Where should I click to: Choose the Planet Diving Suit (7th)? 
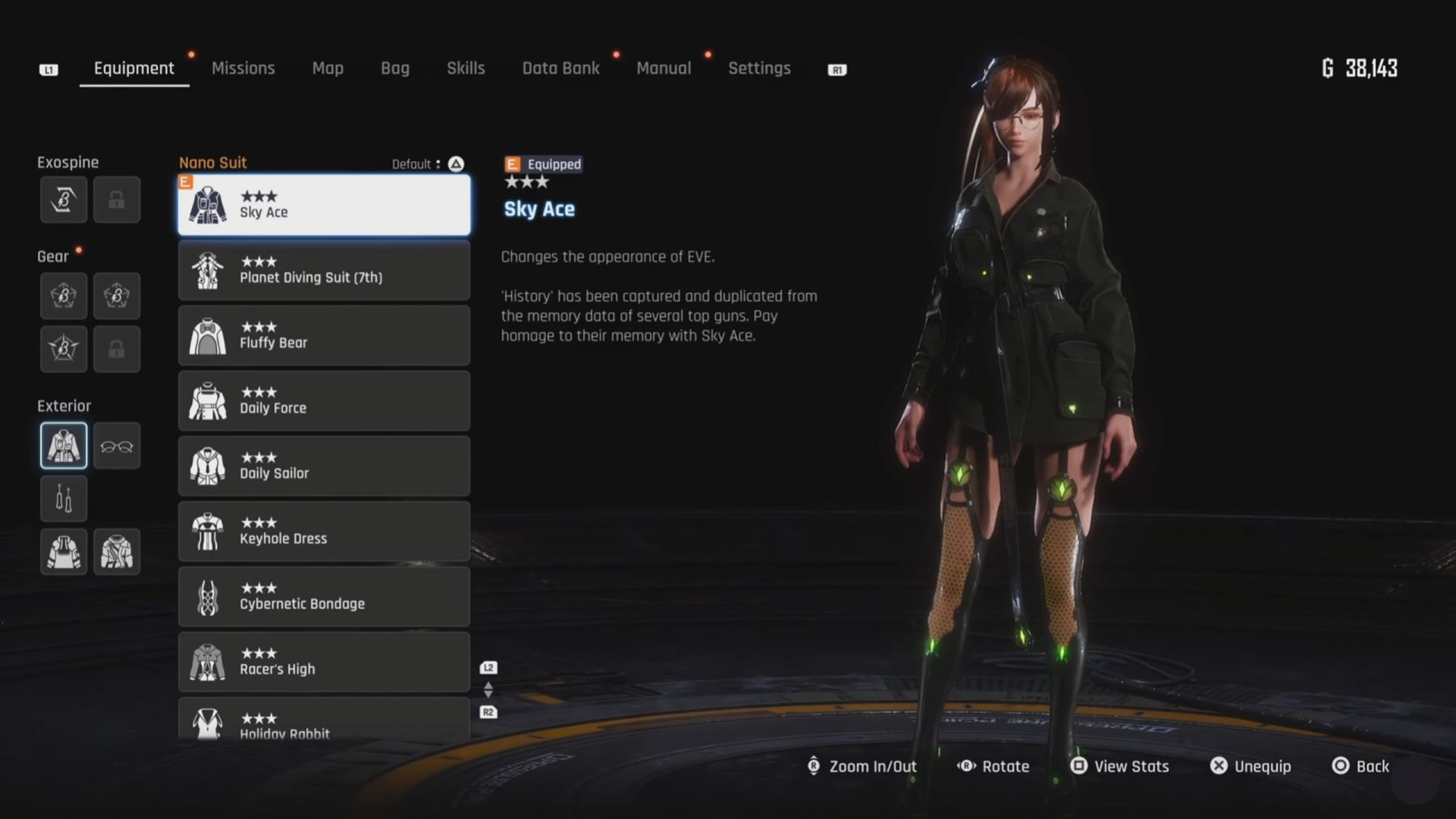point(324,270)
